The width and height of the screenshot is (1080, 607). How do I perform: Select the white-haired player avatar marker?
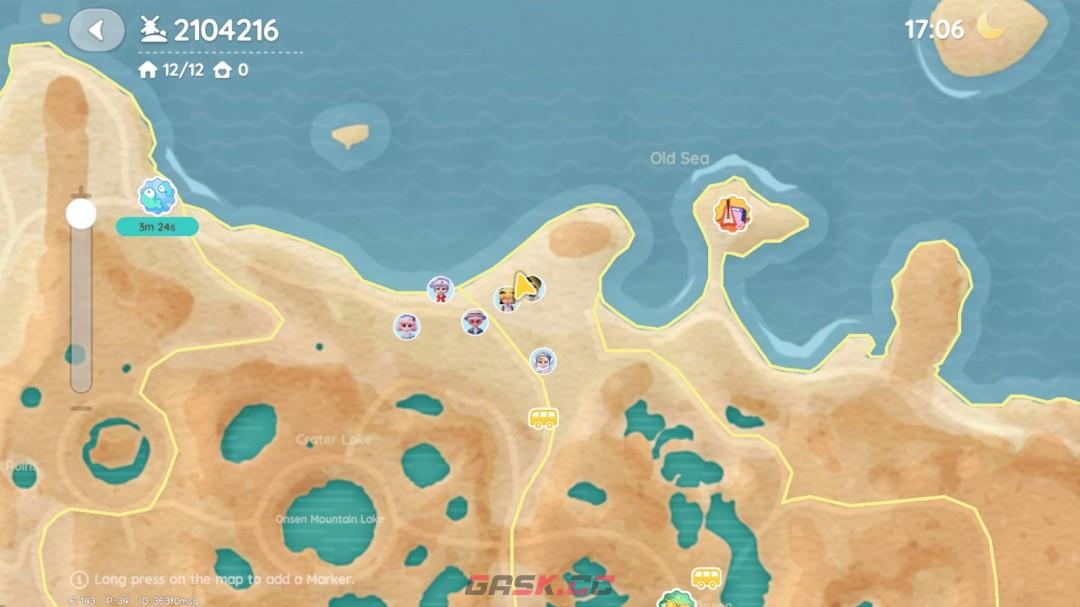click(542, 361)
